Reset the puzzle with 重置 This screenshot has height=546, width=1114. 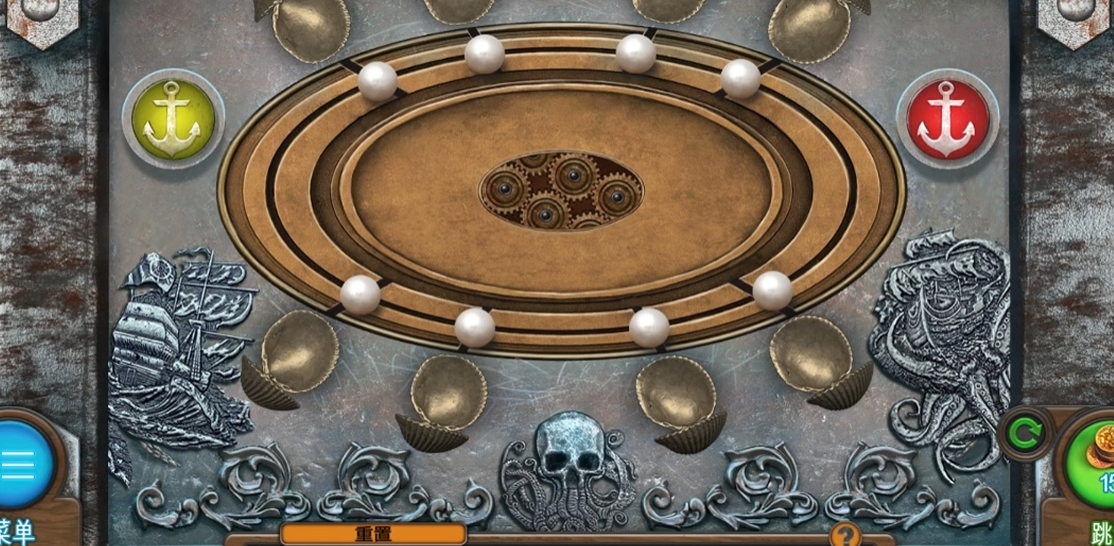pos(372,535)
